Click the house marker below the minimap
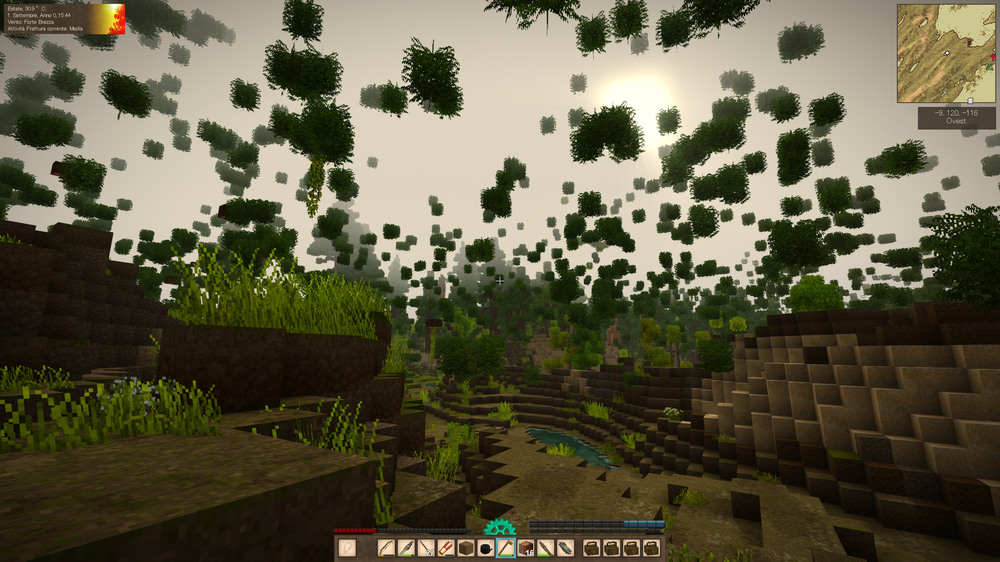 [969, 101]
